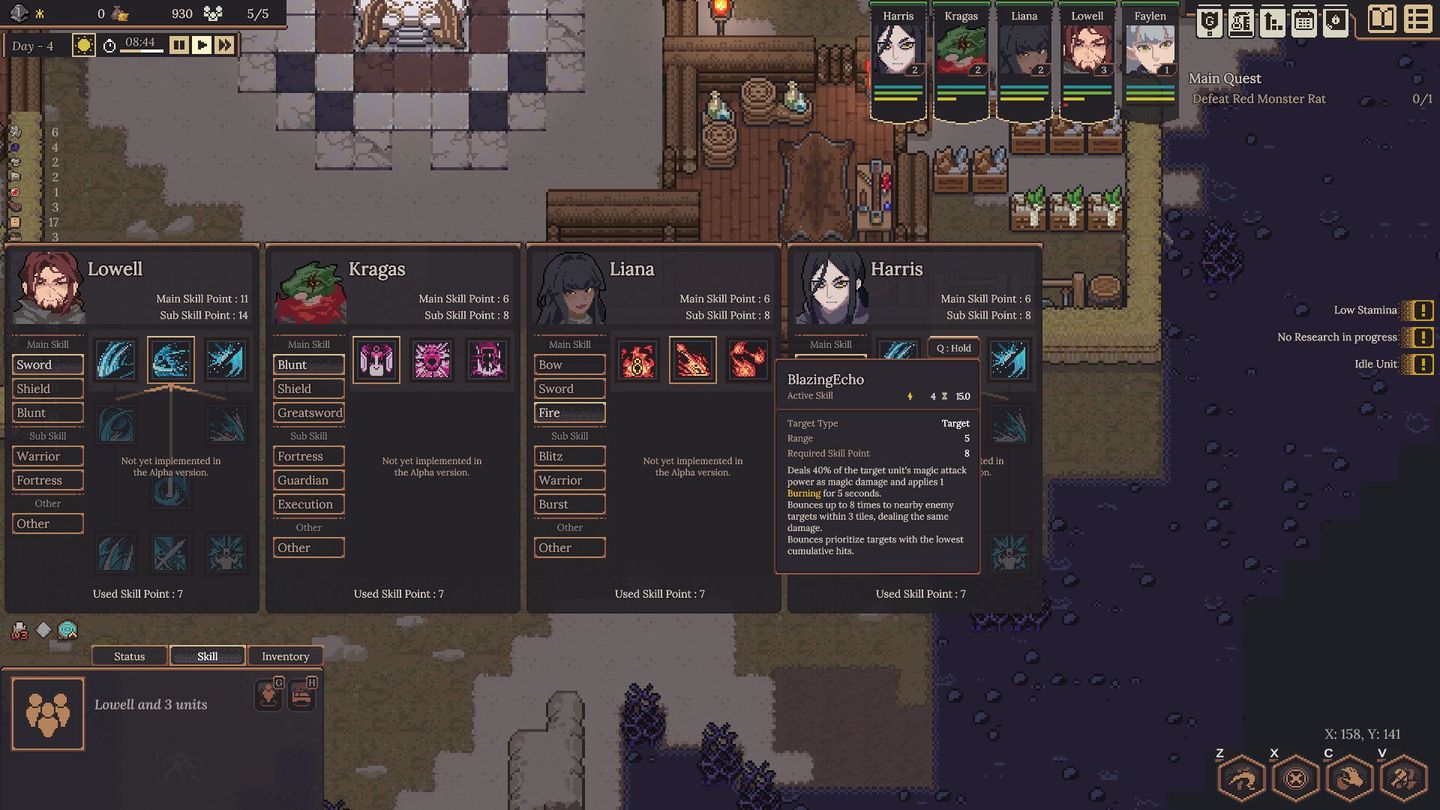Toggle Lowell's Sword skill category
Viewport: 1440px width, 810px height.
[x=46, y=364]
